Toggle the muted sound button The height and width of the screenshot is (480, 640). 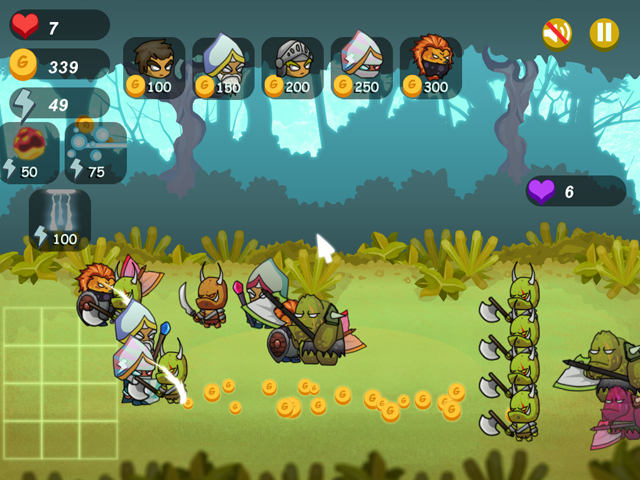[557, 33]
